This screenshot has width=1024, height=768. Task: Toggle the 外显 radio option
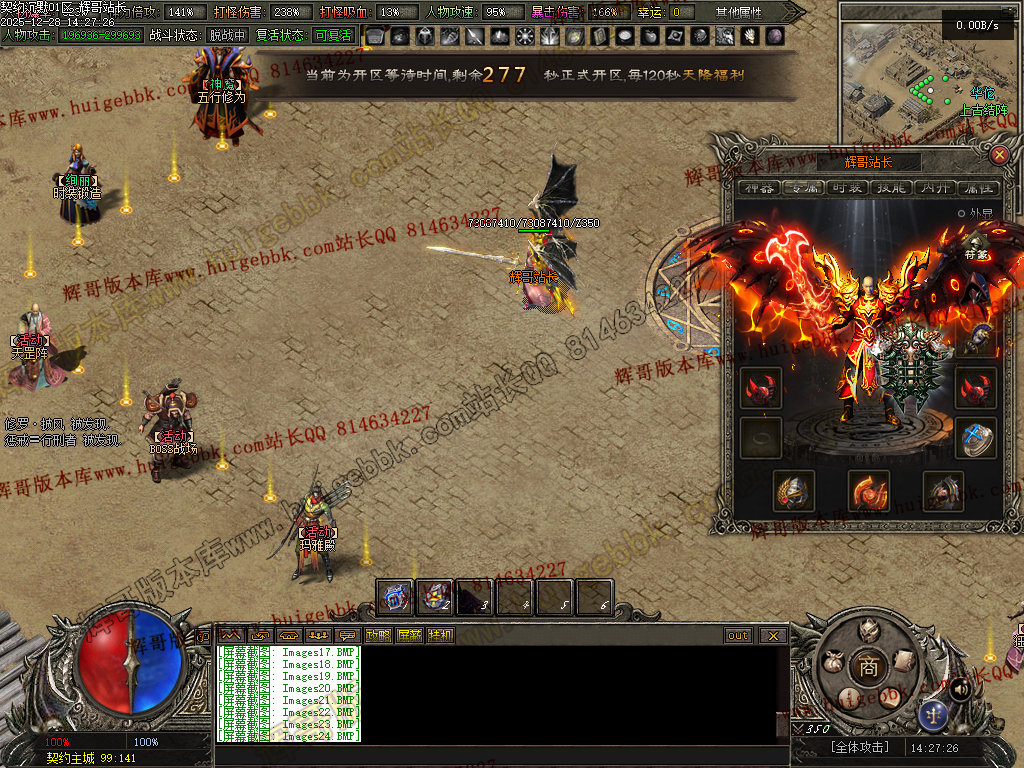(x=962, y=213)
